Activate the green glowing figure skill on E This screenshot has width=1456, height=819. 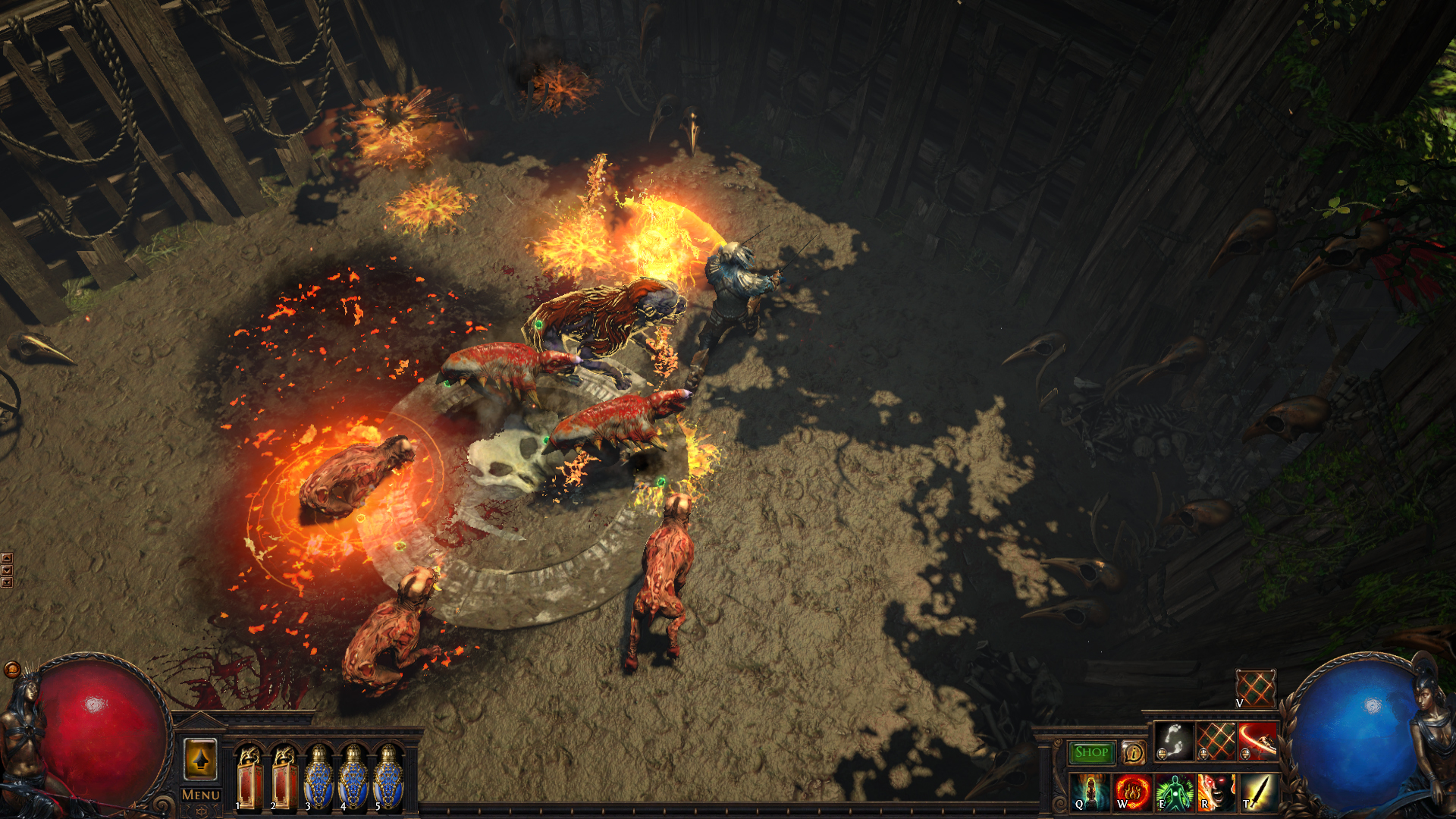point(1174,792)
